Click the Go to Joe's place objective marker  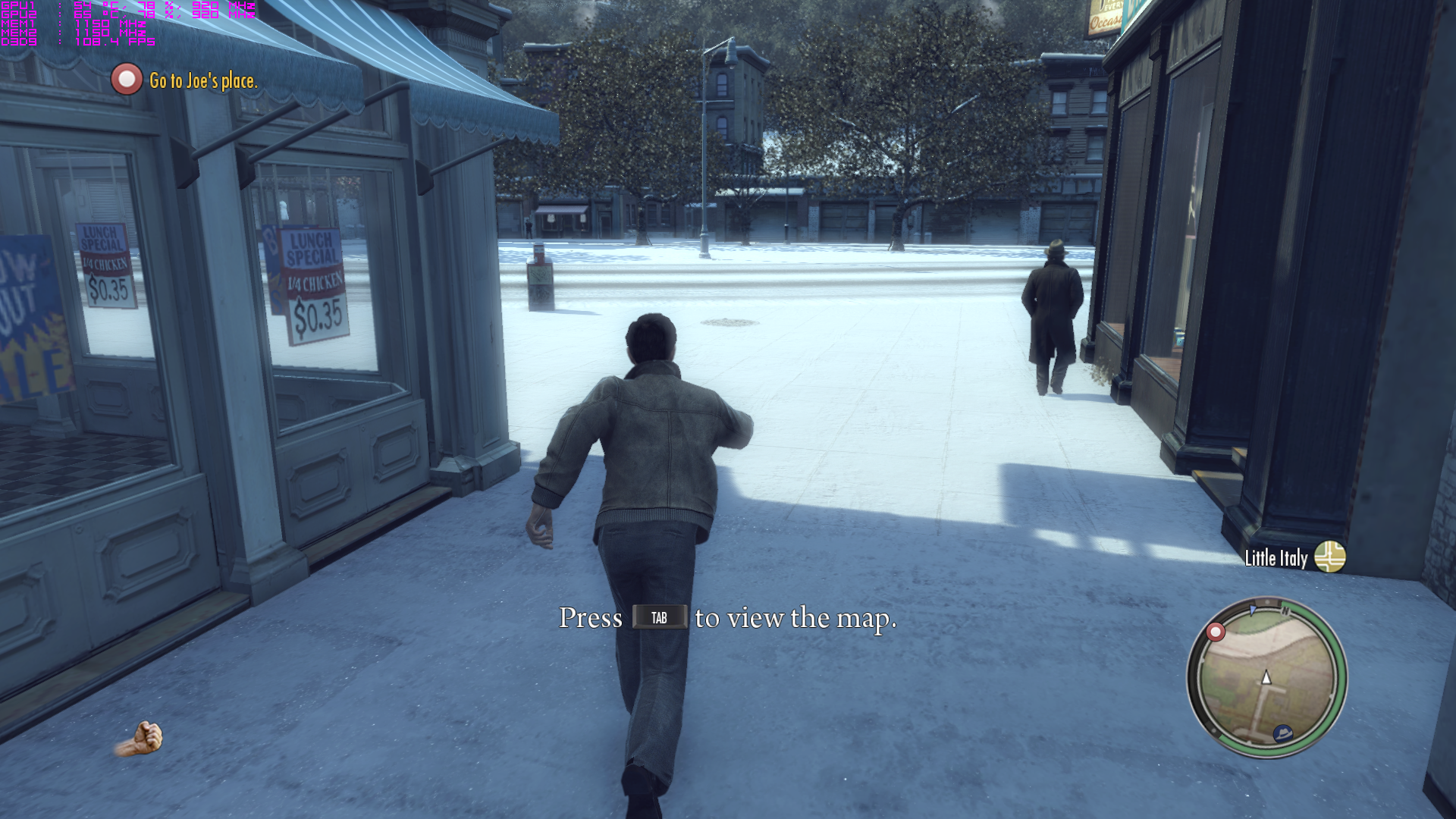pos(127,80)
